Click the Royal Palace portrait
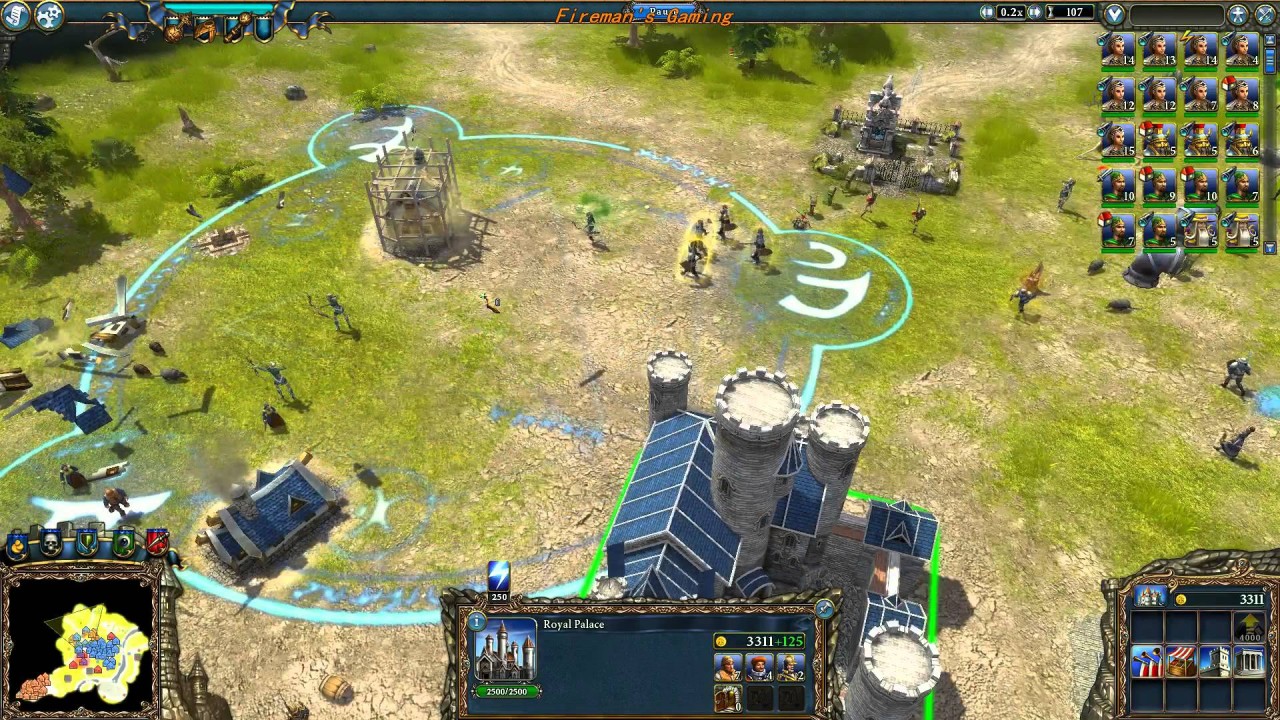The image size is (1280, 720). (x=506, y=652)
